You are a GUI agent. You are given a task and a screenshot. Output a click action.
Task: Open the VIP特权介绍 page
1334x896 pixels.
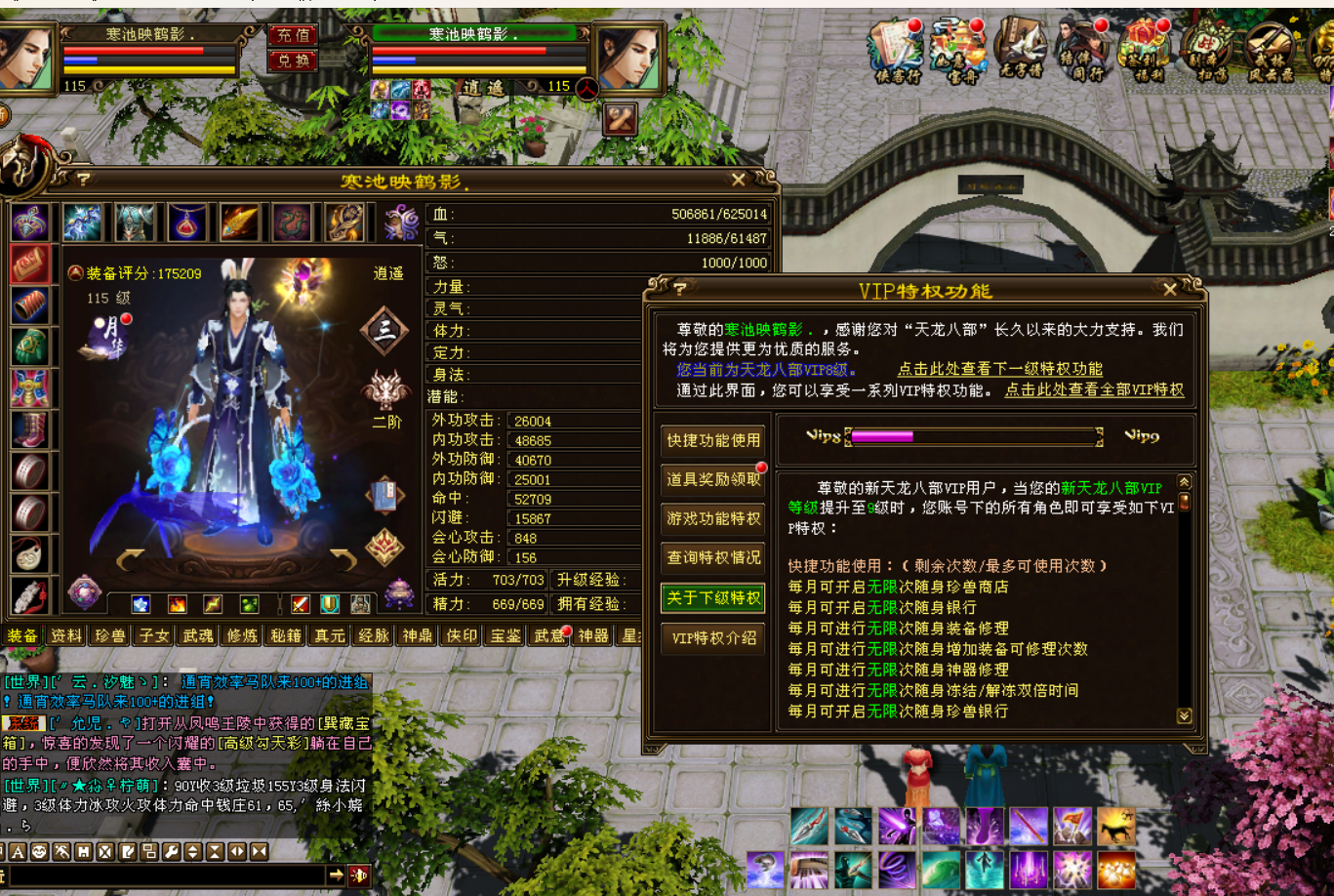713,637
